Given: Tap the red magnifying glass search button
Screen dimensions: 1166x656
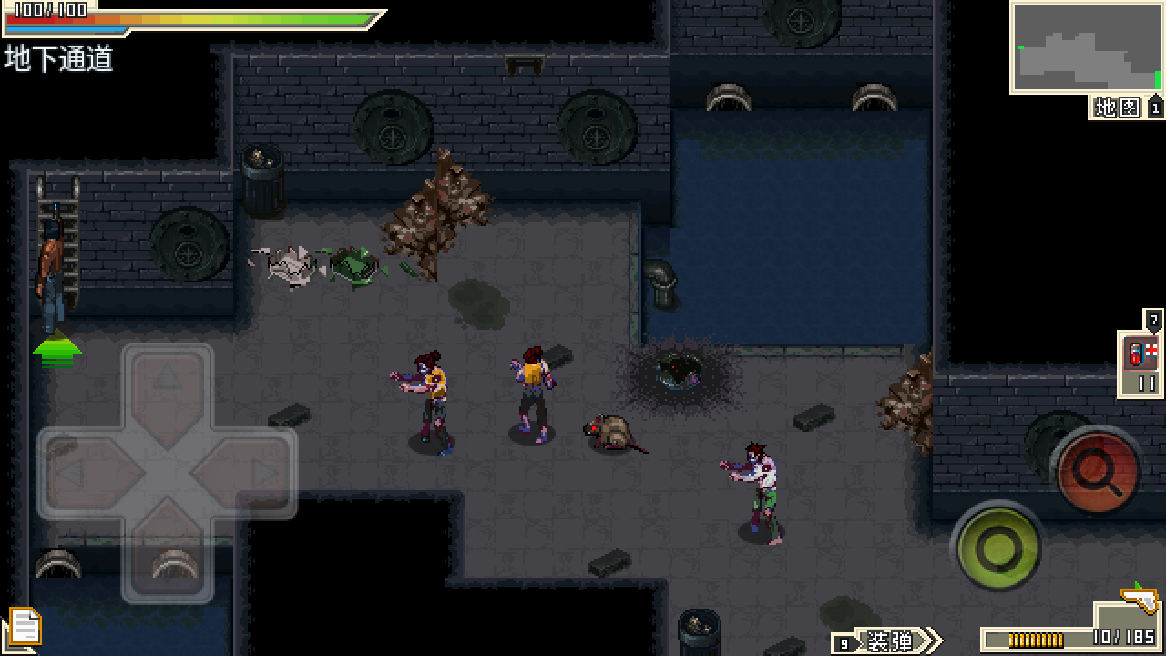Looking at the screenshot, I should (1098, 470).
